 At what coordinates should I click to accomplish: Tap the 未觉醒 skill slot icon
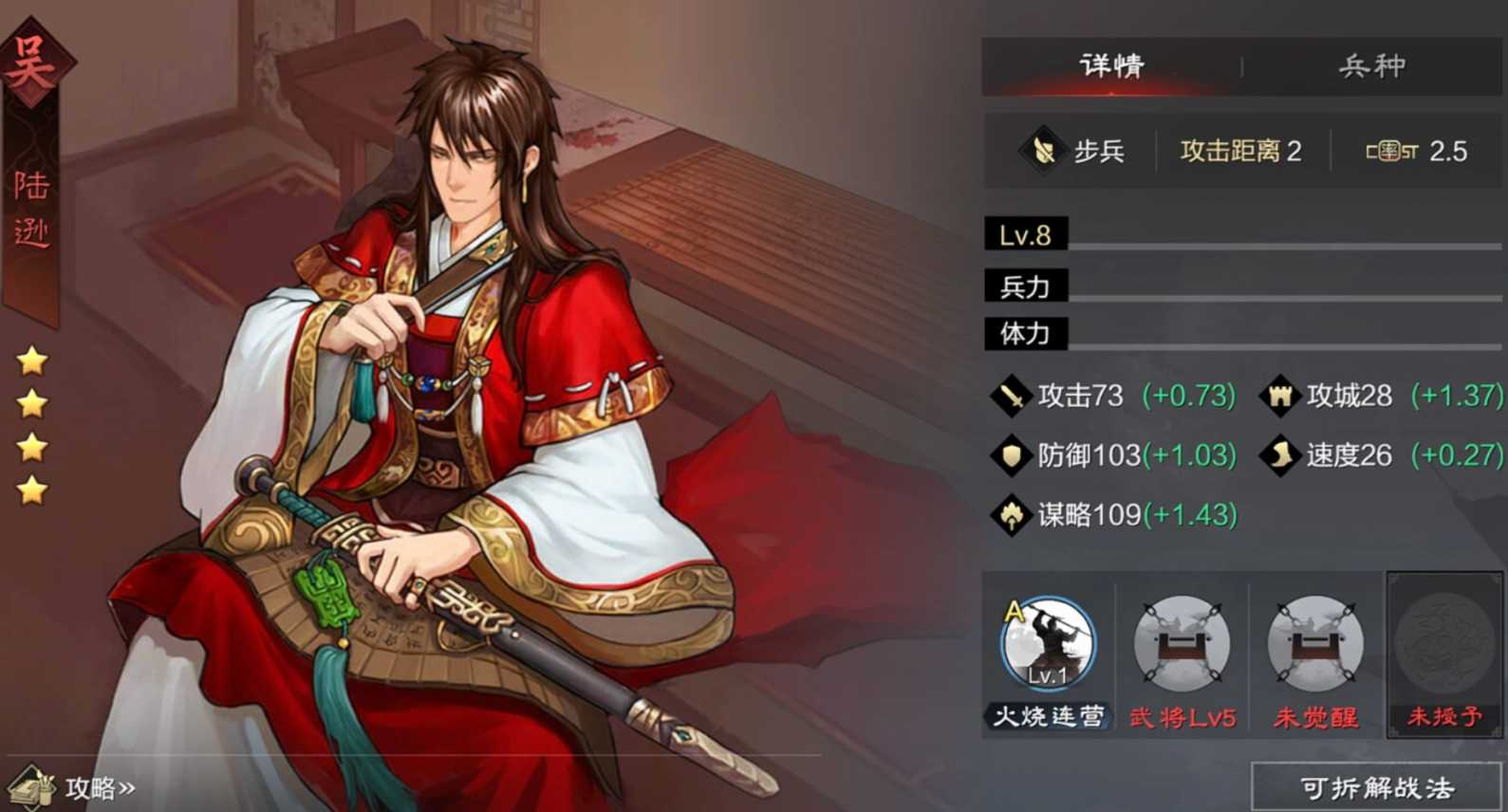(x=1314, y=645)
